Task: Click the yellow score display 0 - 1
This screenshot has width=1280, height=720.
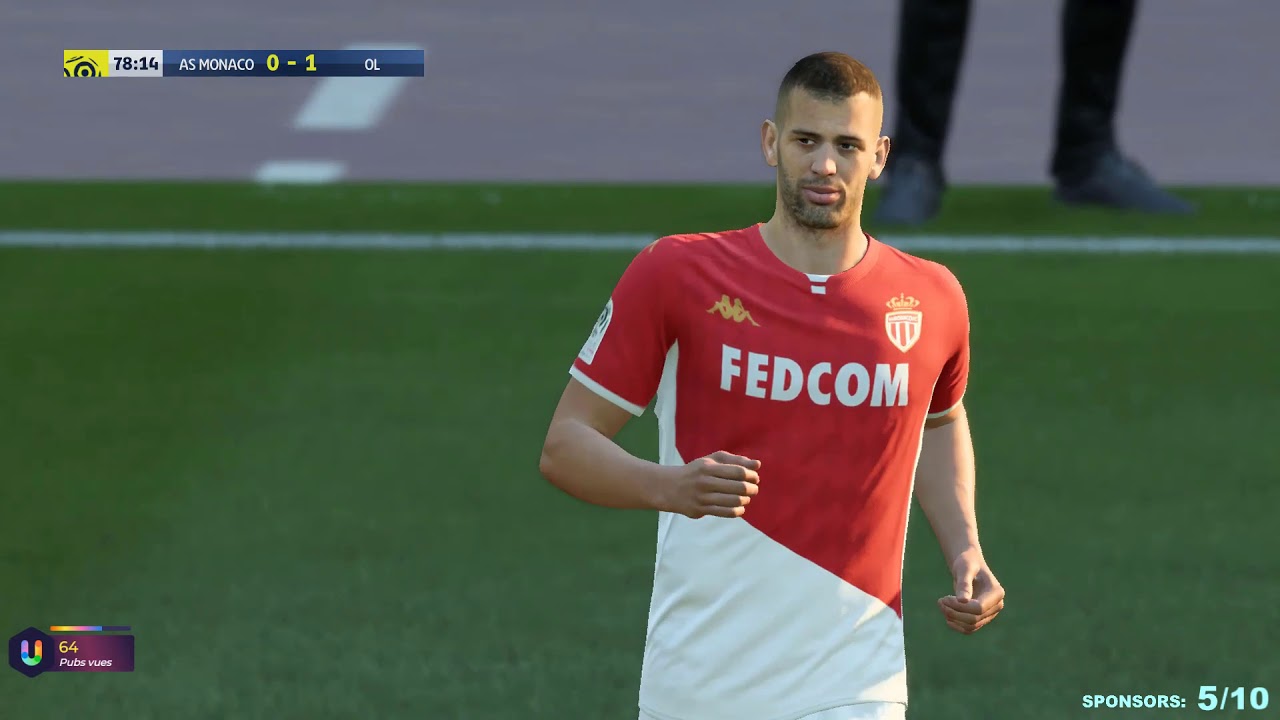Action: point(294,63)
